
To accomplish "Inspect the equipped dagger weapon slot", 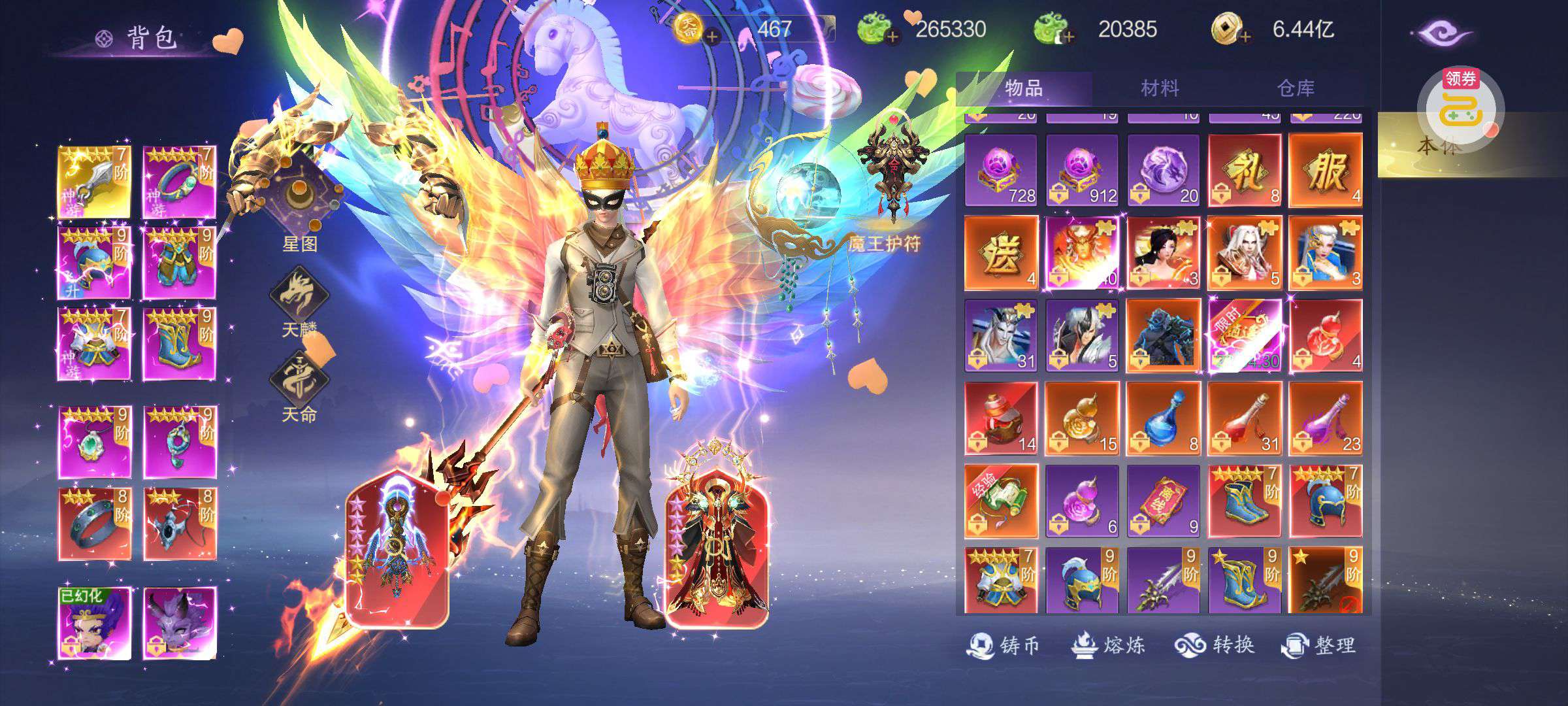I will click(94, 182).
